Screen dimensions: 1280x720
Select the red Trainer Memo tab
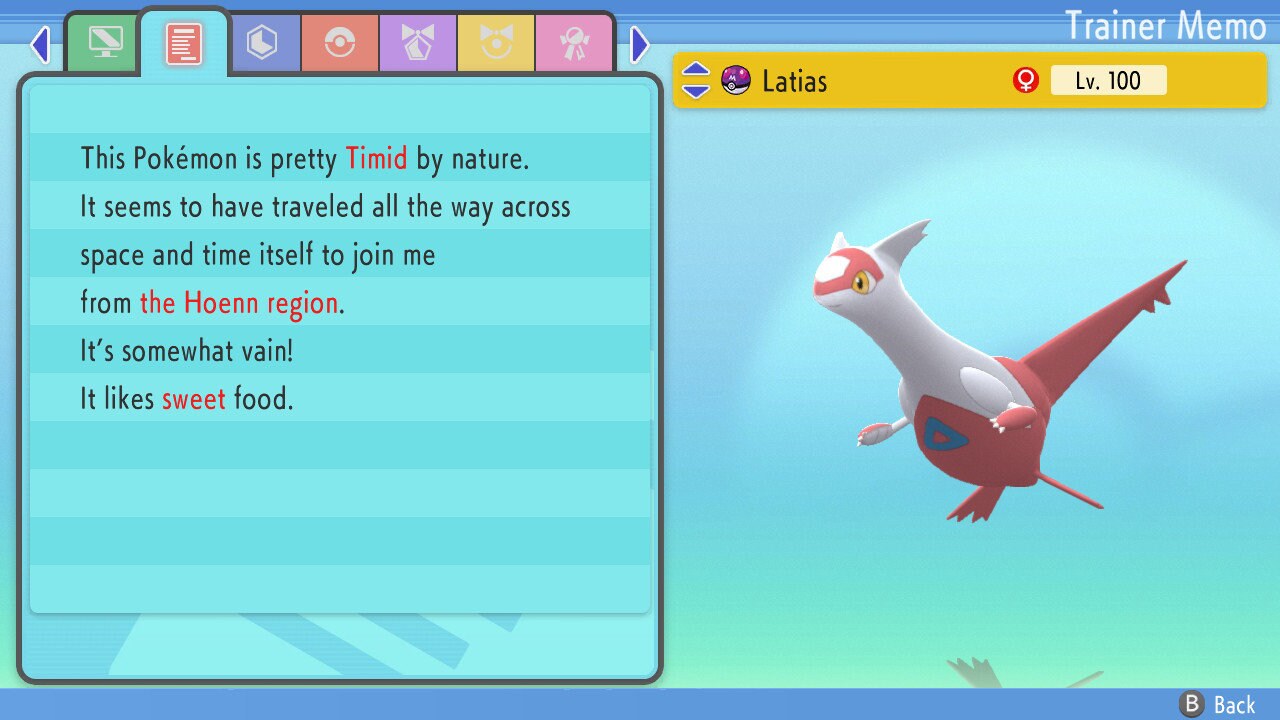[183, 43]
